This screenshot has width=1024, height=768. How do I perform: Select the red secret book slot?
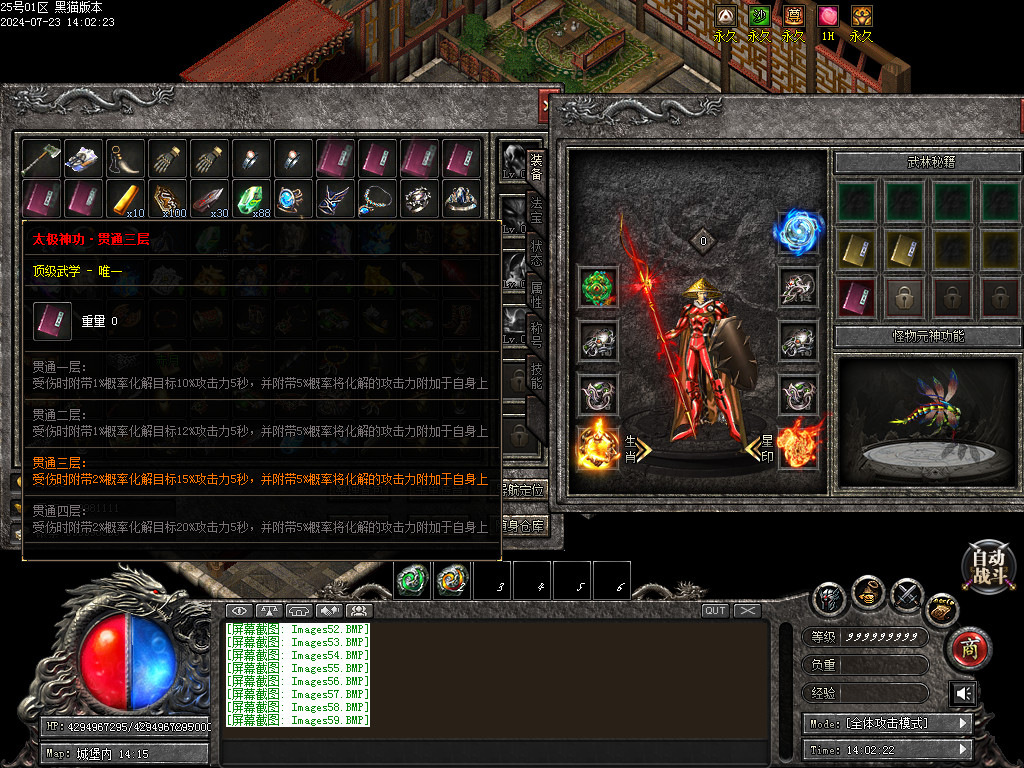click(x=856, y=297)
